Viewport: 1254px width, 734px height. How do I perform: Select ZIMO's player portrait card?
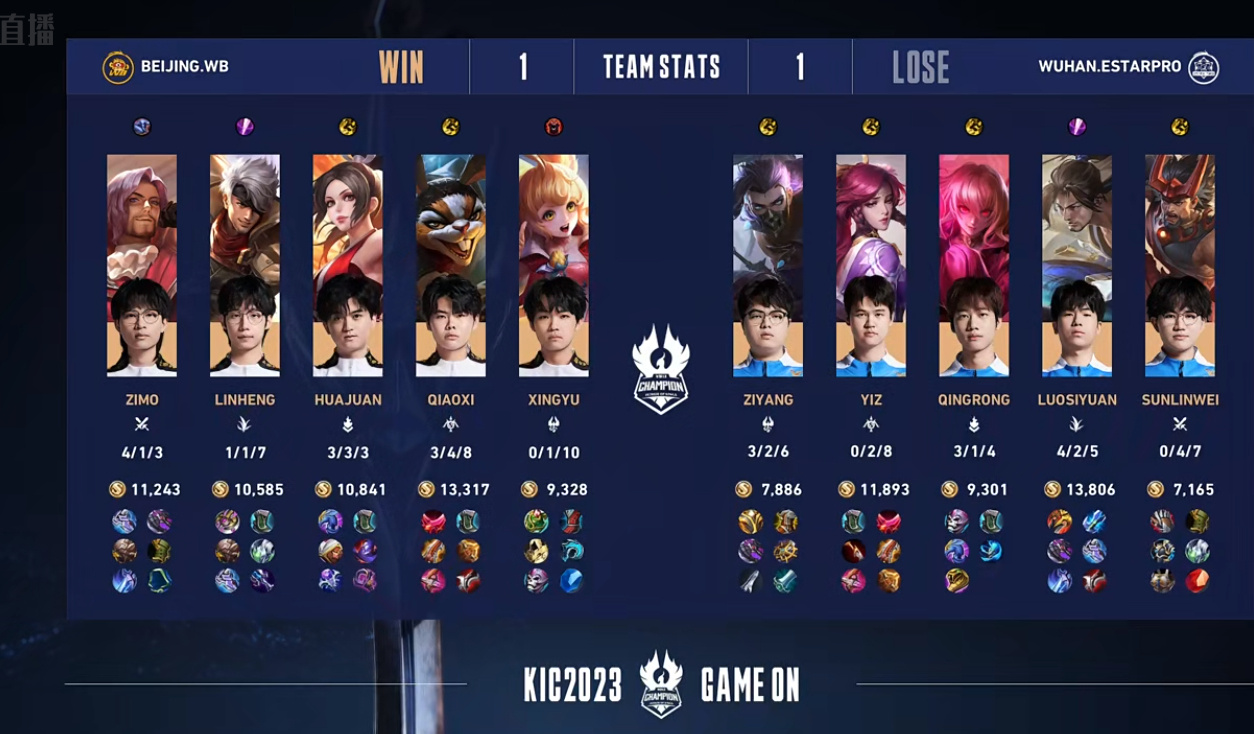(142, 266)
